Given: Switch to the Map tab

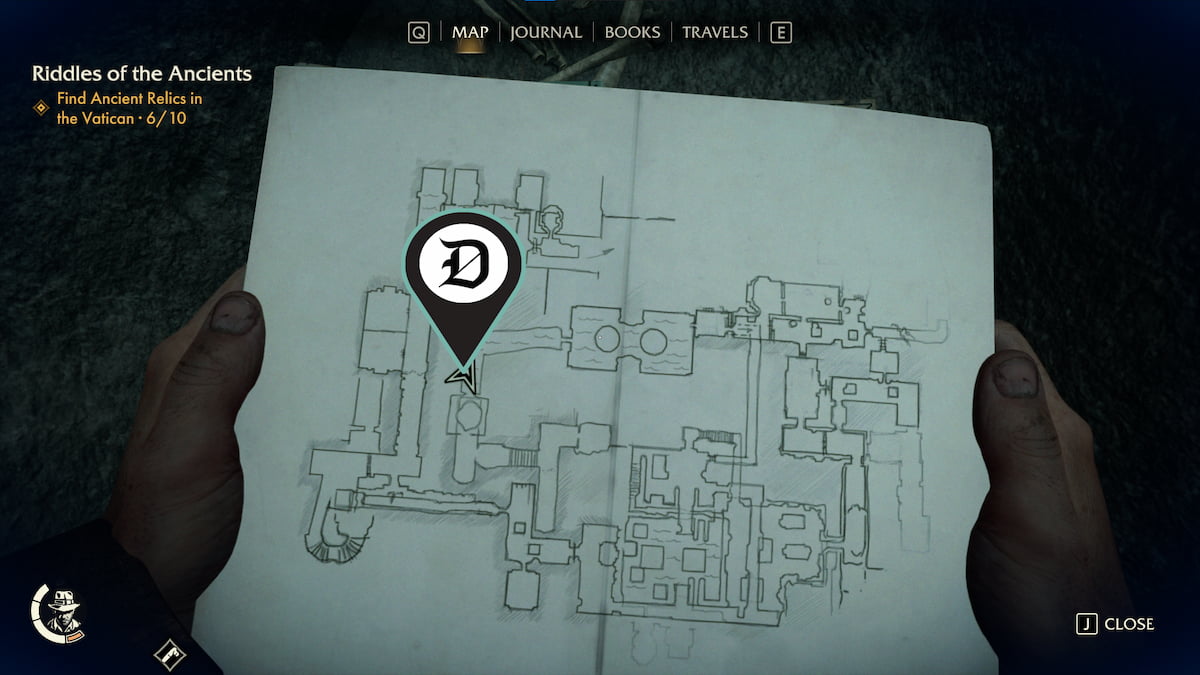Looking at the screenshot, I should (x=470, y=32).
